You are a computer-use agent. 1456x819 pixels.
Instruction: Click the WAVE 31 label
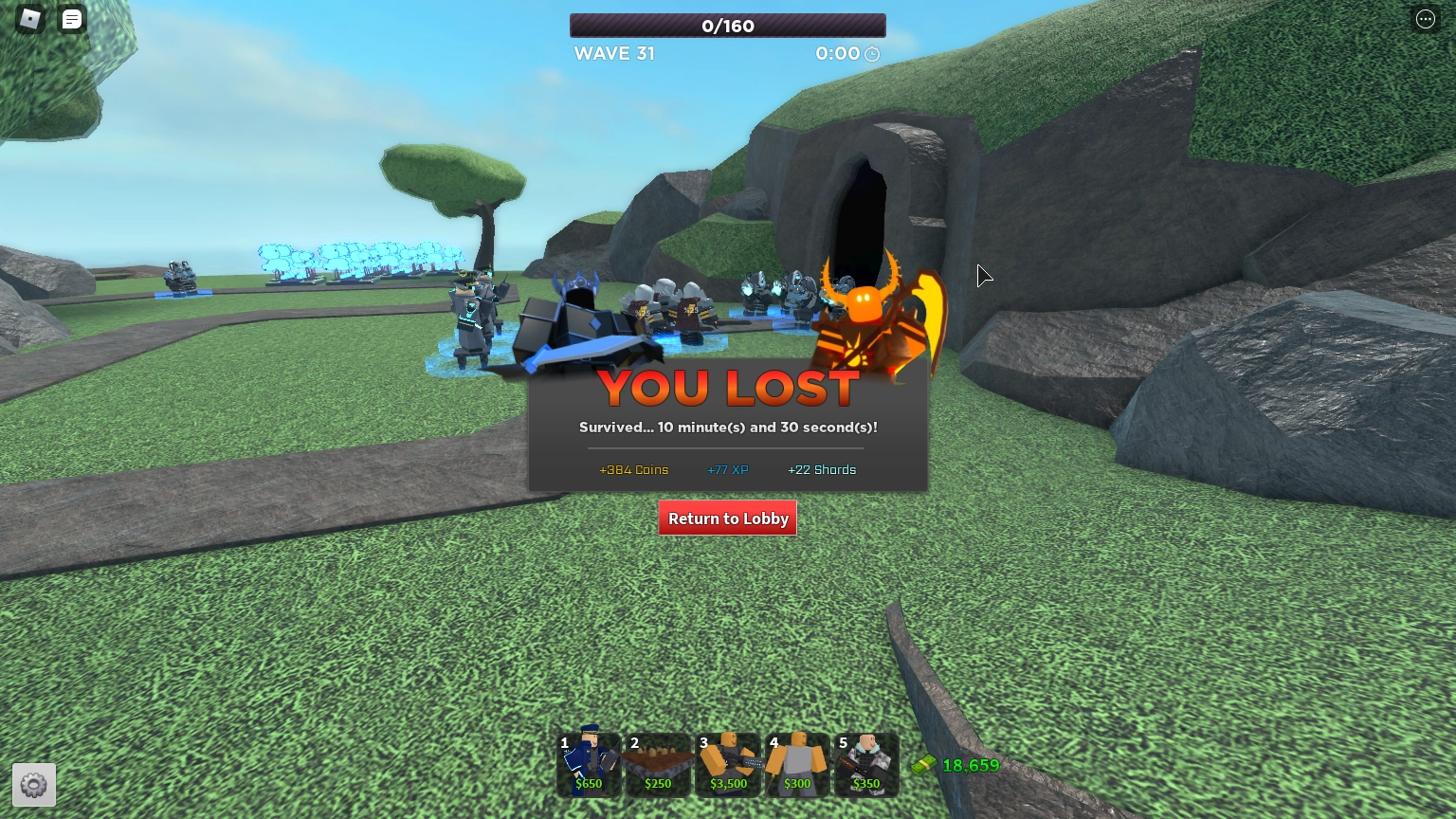click(614, 54)
